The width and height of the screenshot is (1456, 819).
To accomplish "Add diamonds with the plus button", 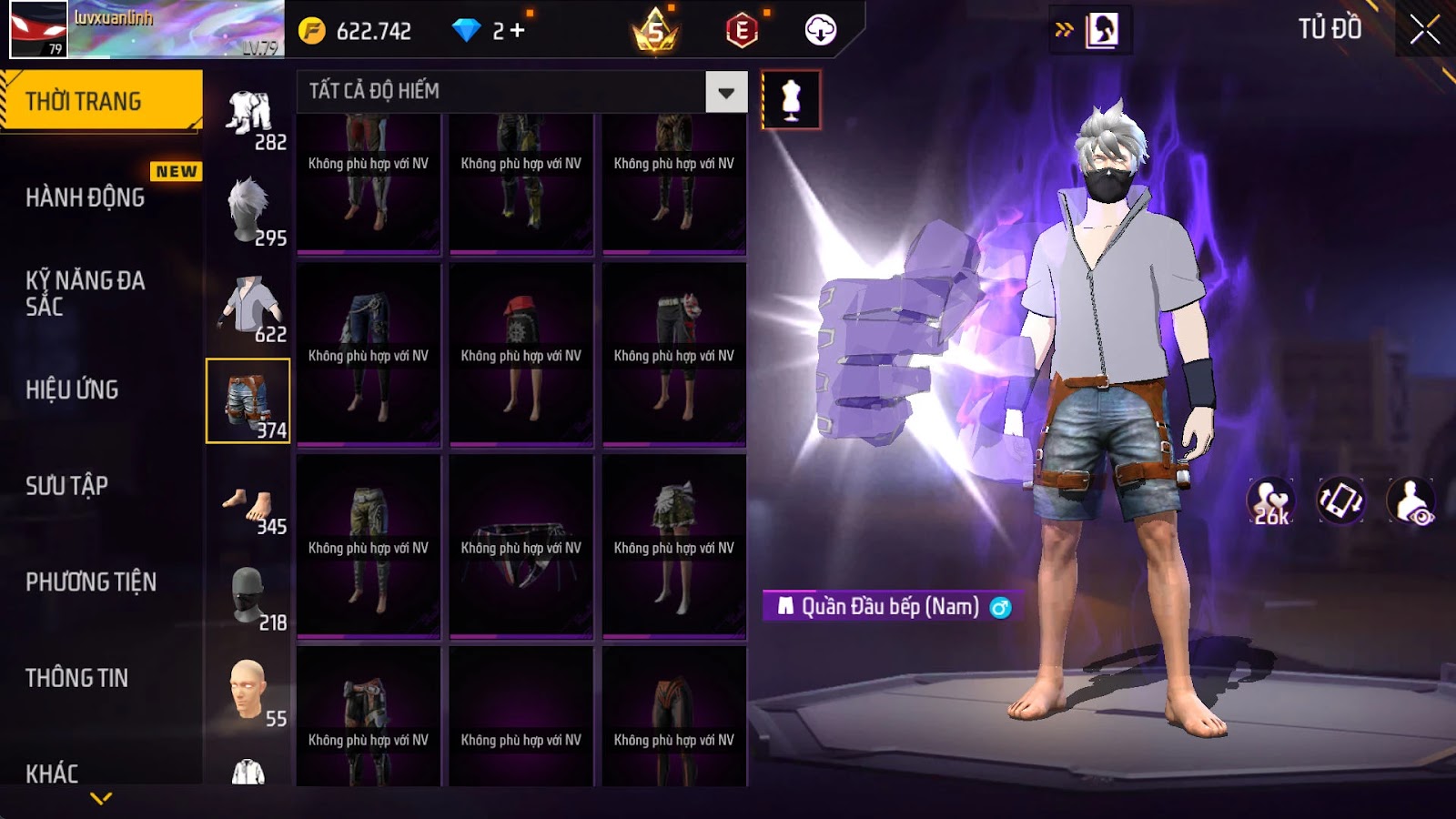I will (517, 31).
